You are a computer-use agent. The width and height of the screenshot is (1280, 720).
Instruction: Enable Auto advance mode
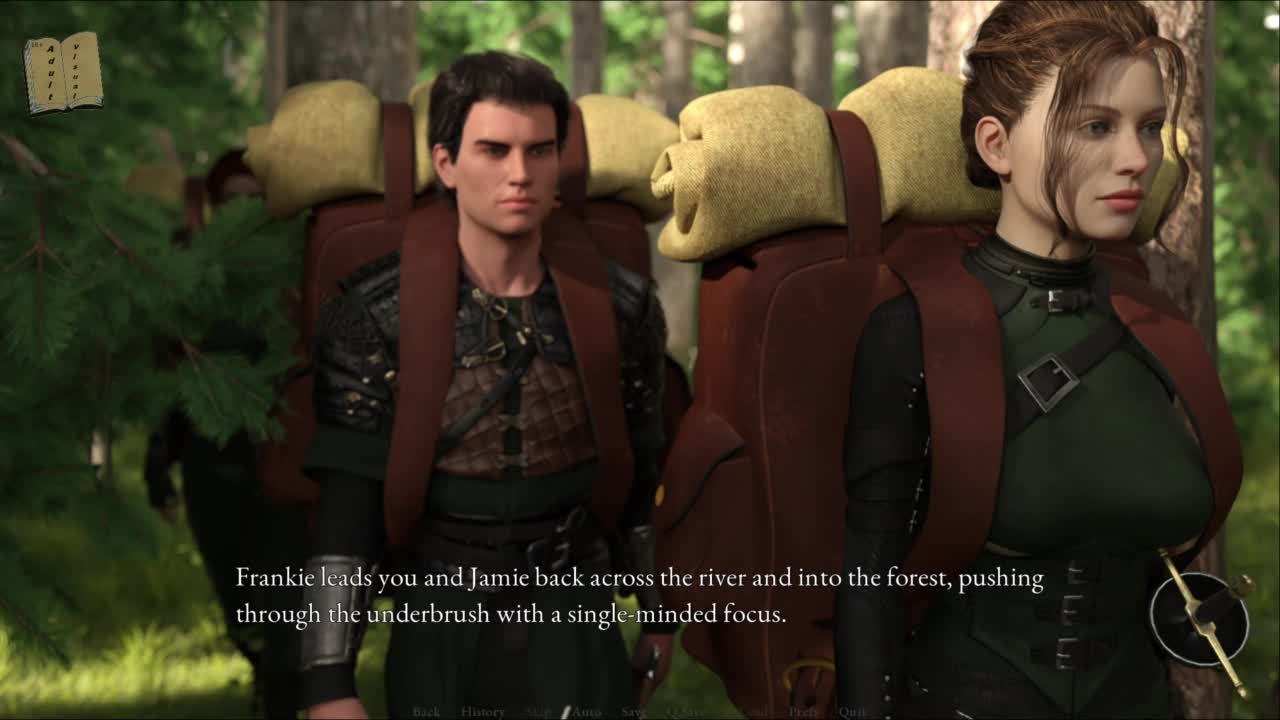(x=586, y=712)
